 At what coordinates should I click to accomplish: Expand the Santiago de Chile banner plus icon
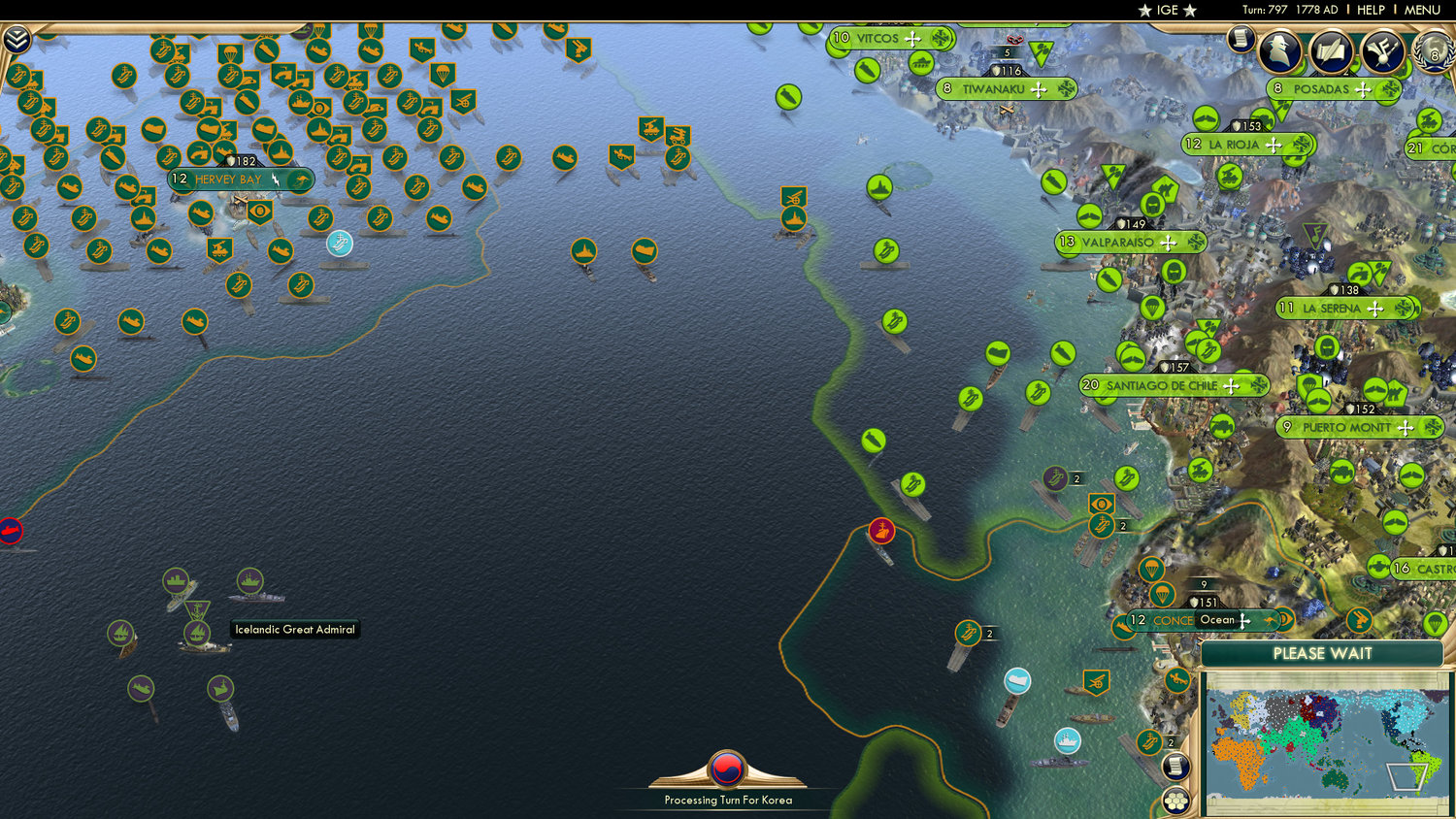point(1233,385)
